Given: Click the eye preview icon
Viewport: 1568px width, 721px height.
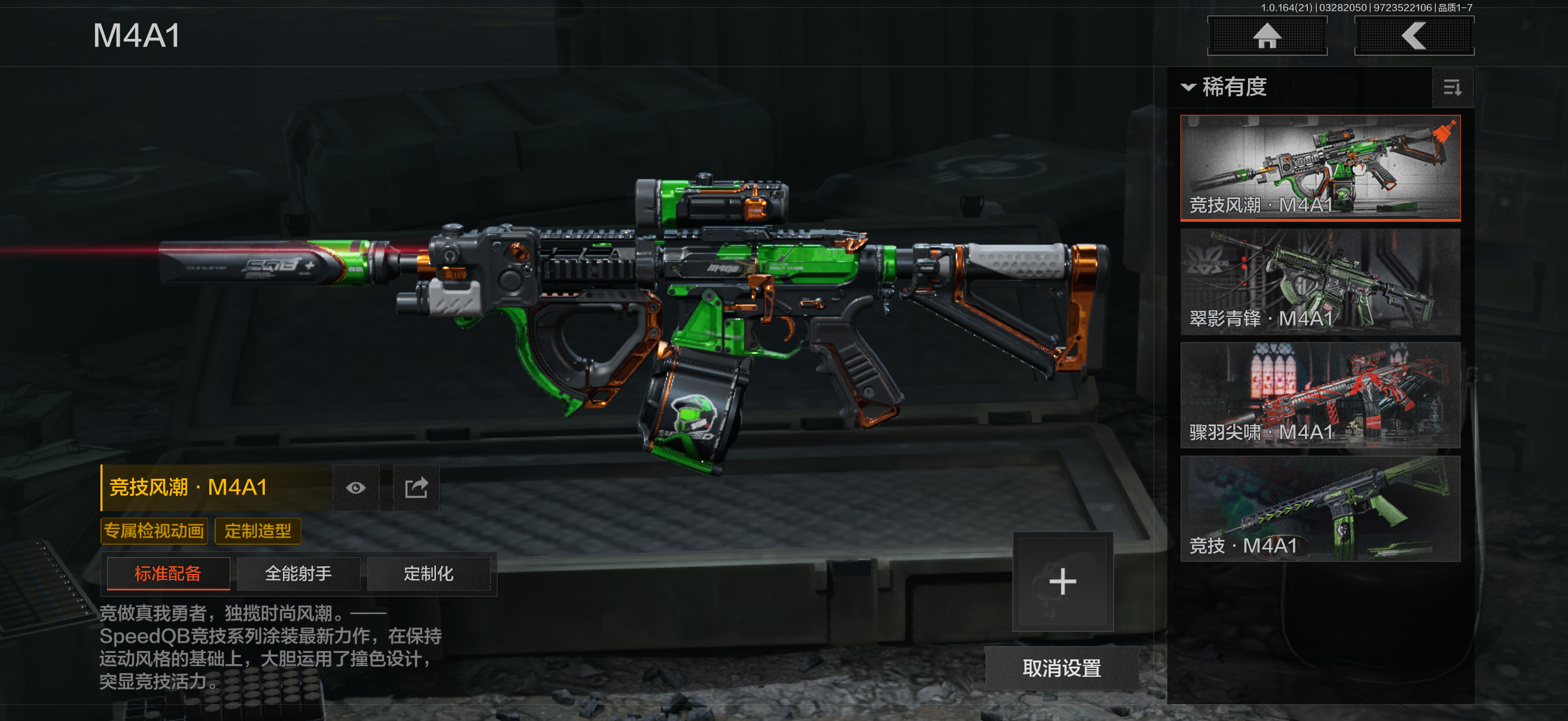Looking at the screenshot, I should (356, 488).
